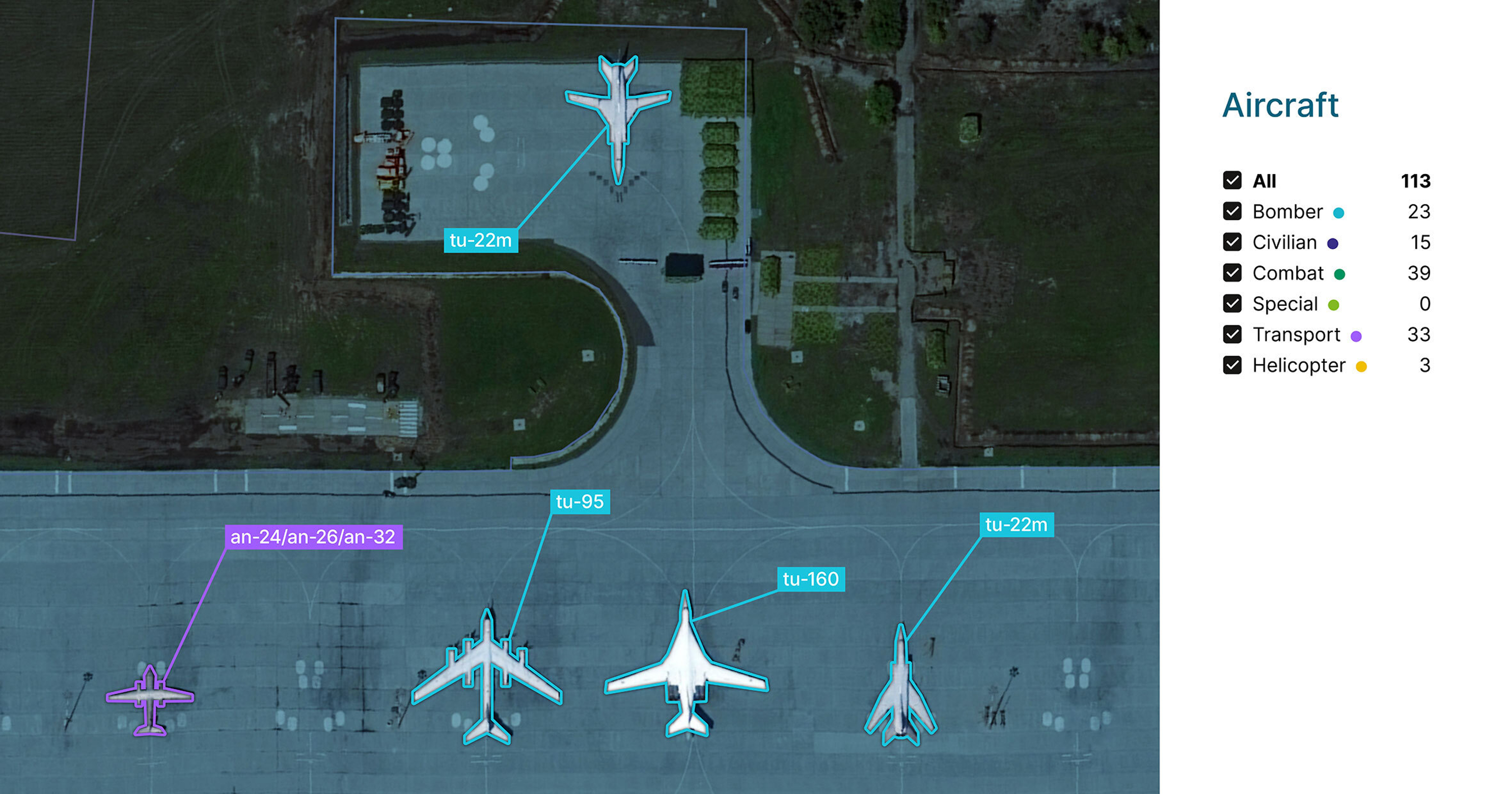Click the dark purple Civilian color dot
Viewport: 1512px width, 794px height.
pyautogui.click(x=1333, y=243)
